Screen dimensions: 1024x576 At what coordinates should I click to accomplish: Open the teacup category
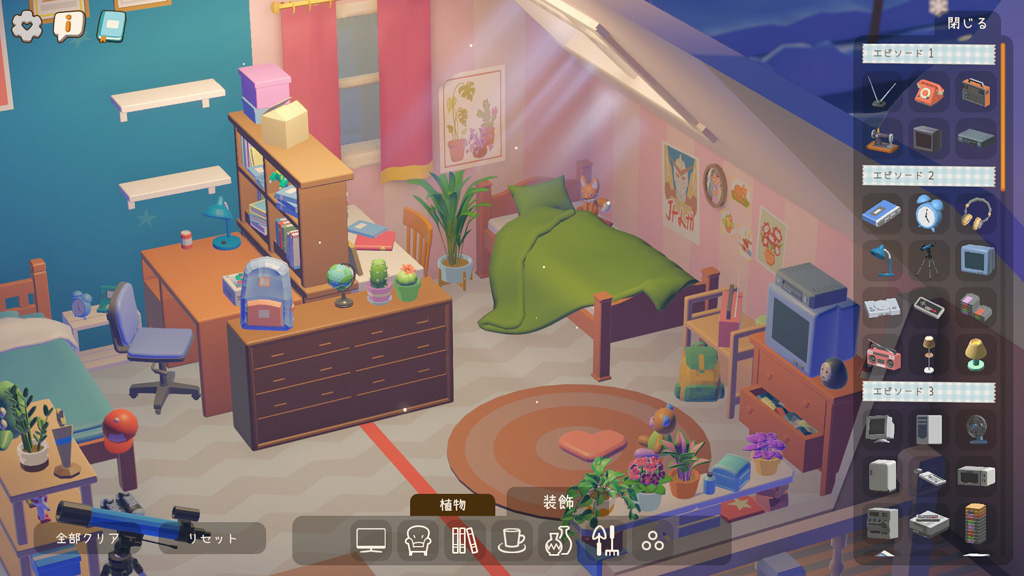(x=511, y=541)
